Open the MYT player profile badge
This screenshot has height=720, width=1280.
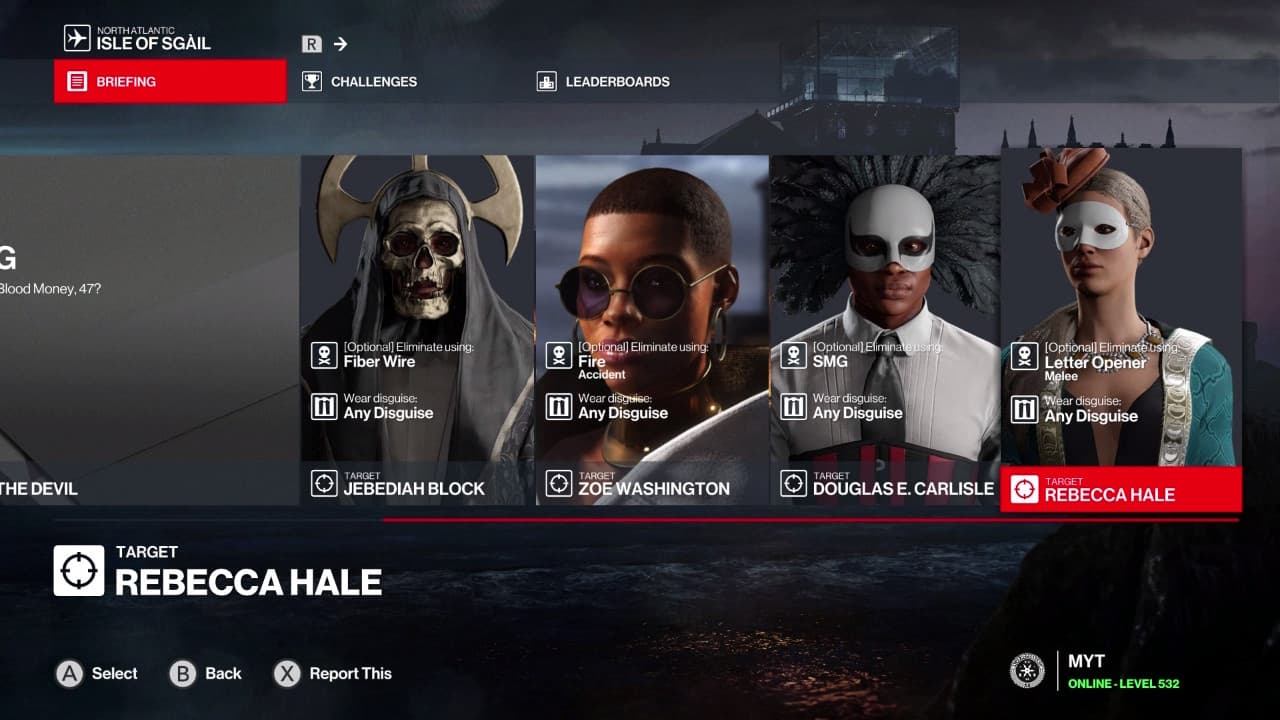pos(1095,671)
